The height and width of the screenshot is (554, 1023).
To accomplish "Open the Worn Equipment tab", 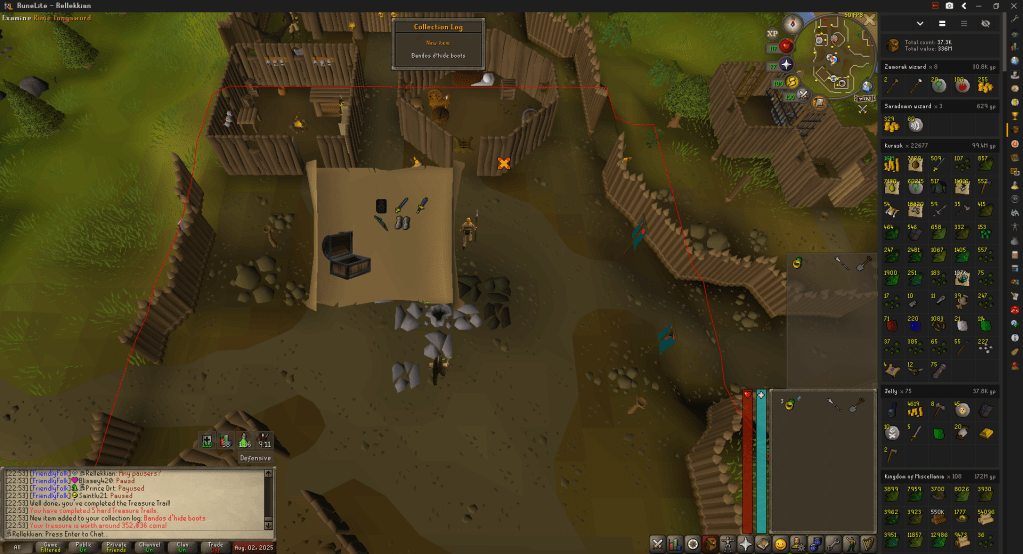I will coord(727,544).
